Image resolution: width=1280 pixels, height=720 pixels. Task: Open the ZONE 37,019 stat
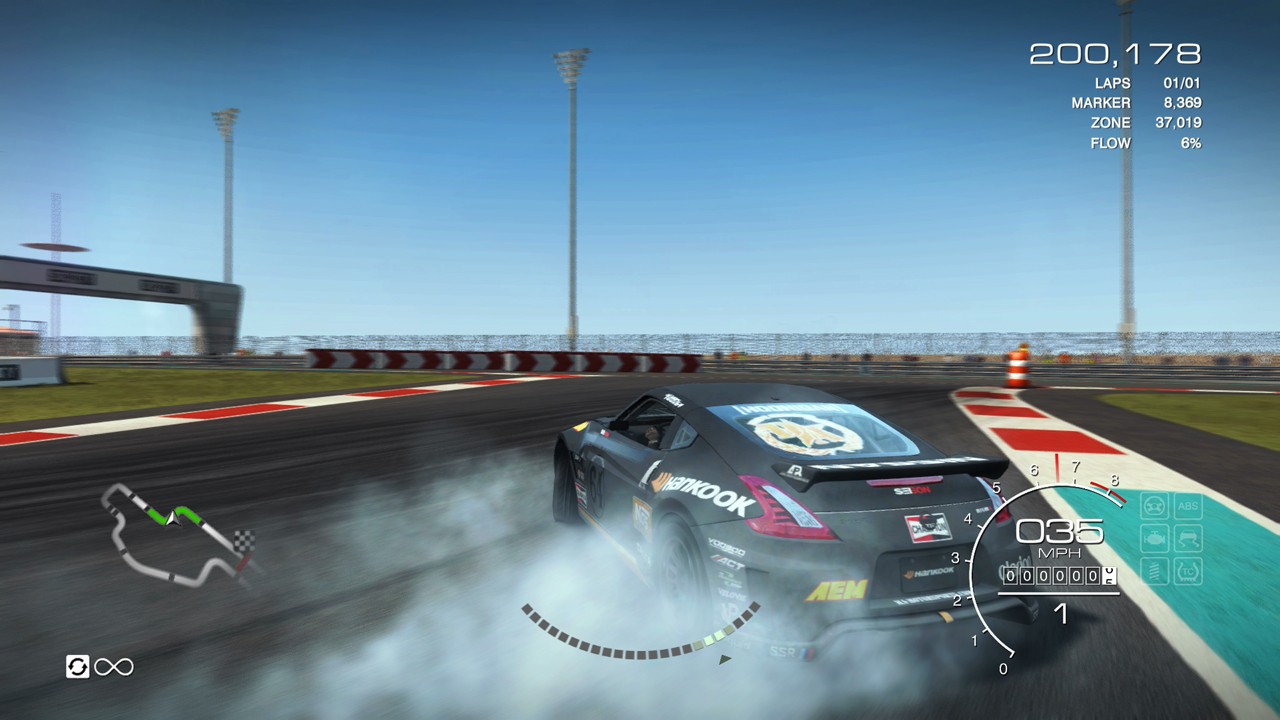1145,122
